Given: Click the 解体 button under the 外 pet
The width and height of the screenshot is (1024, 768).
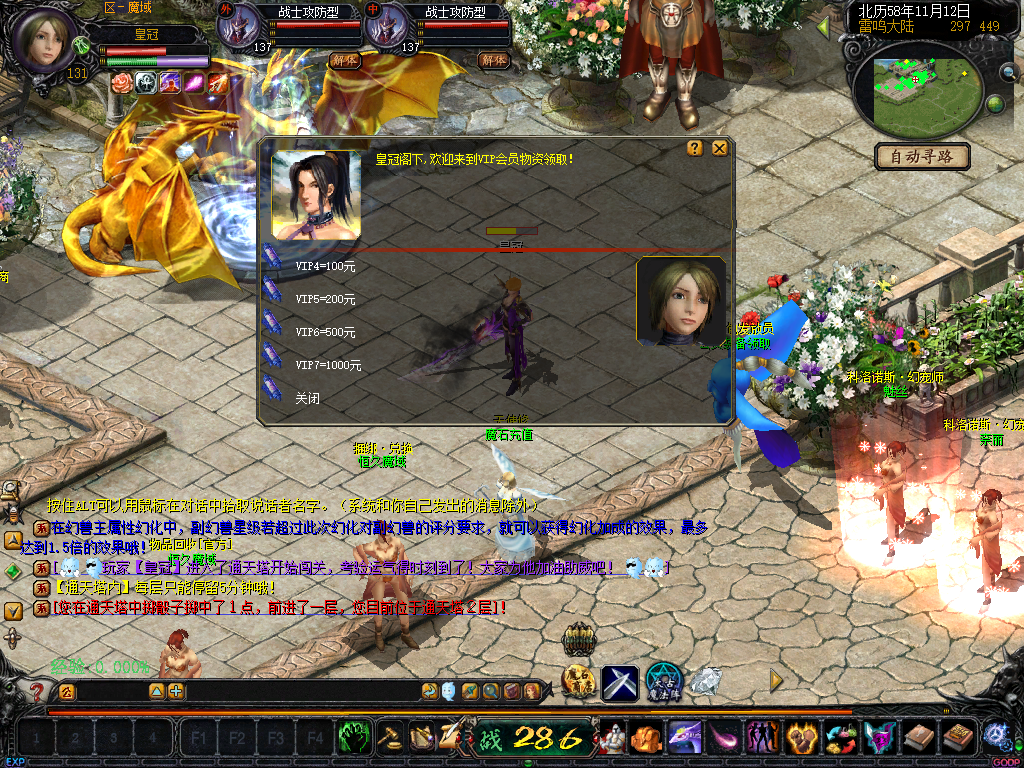Looking at the screenshot, I should point(345,60).
